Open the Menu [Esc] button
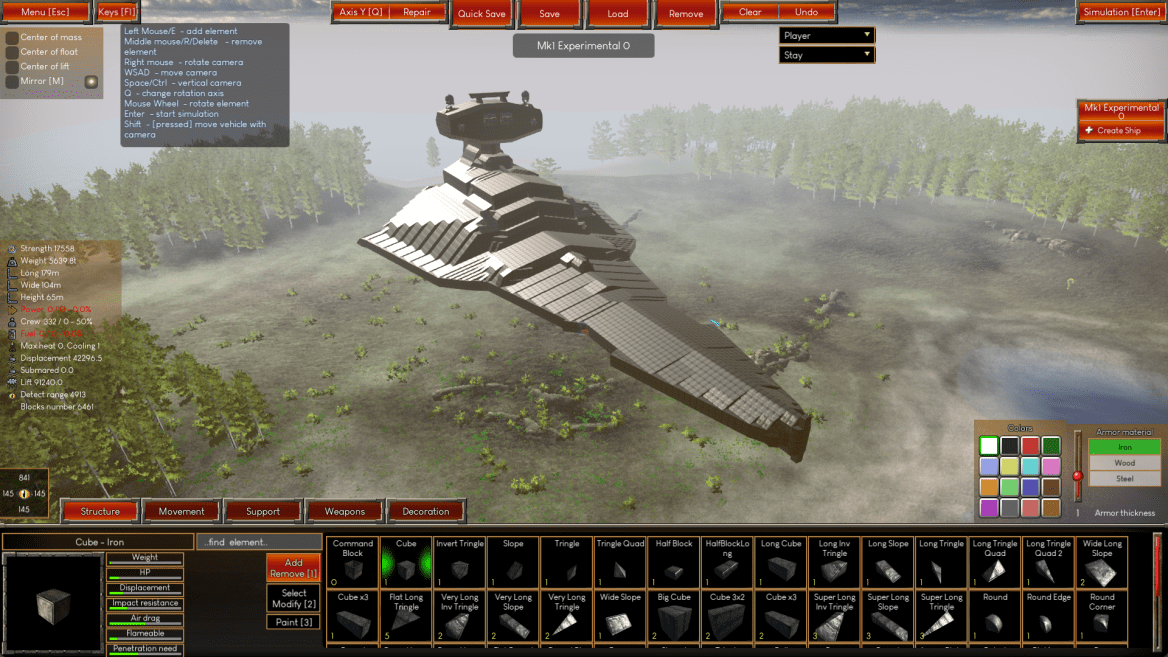The width and height of the screenshot is (1168, 657). (x=46, y=12)
